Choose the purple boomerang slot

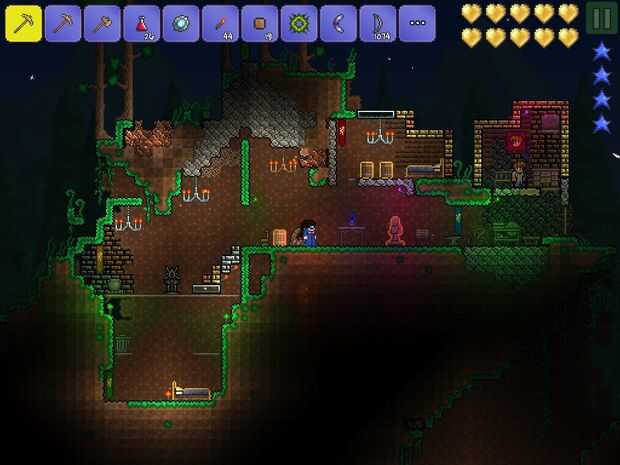click(x=338, y=23)
